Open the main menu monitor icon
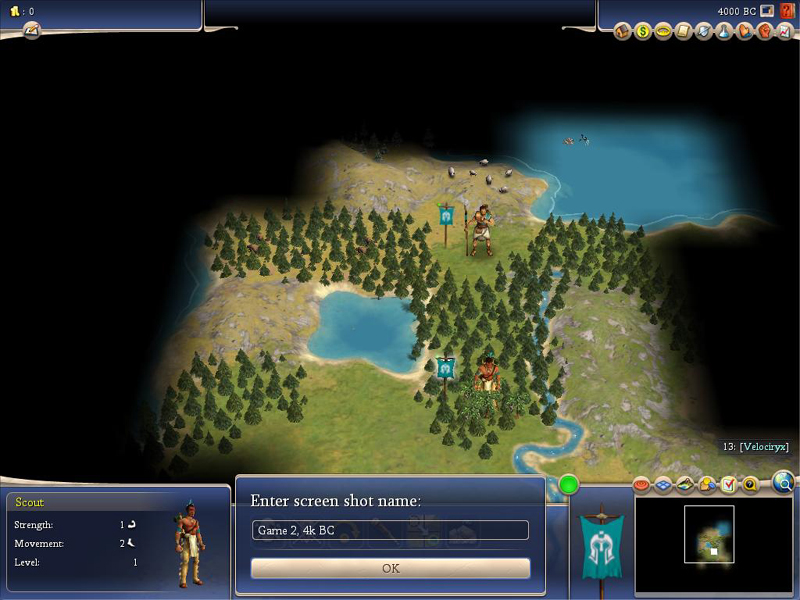 tap(767, 11)
